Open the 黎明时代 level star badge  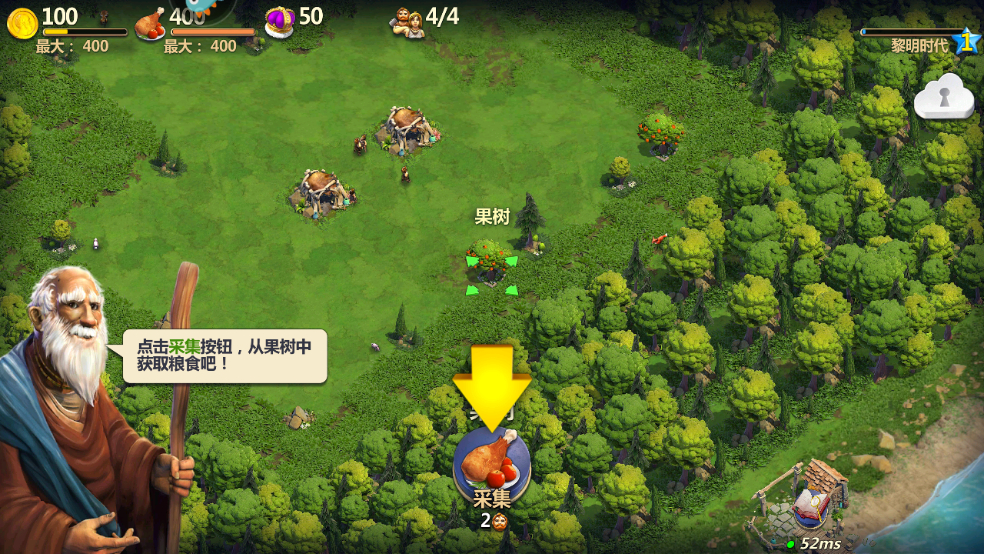(x=966, y=41)
